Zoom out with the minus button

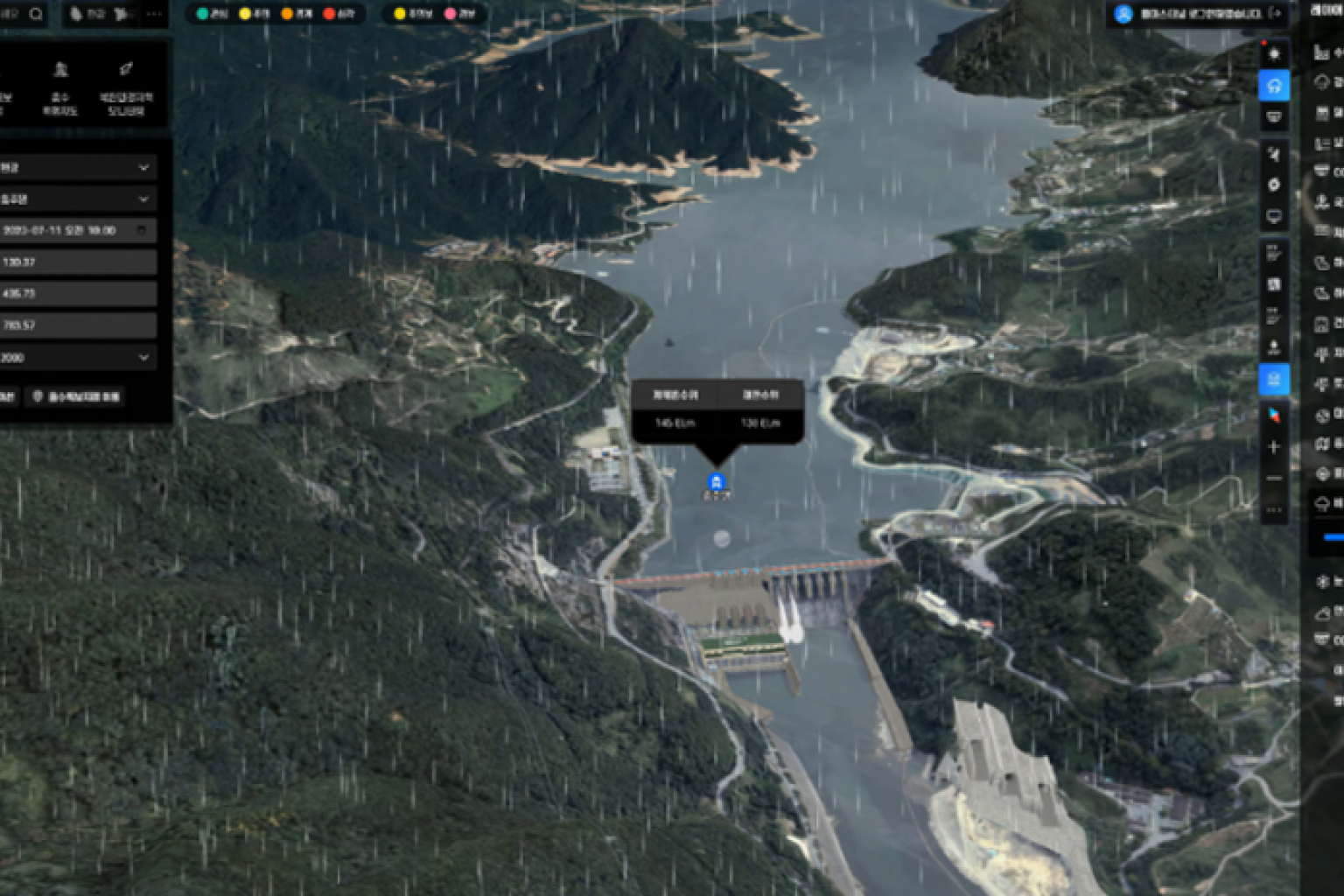1274,479
